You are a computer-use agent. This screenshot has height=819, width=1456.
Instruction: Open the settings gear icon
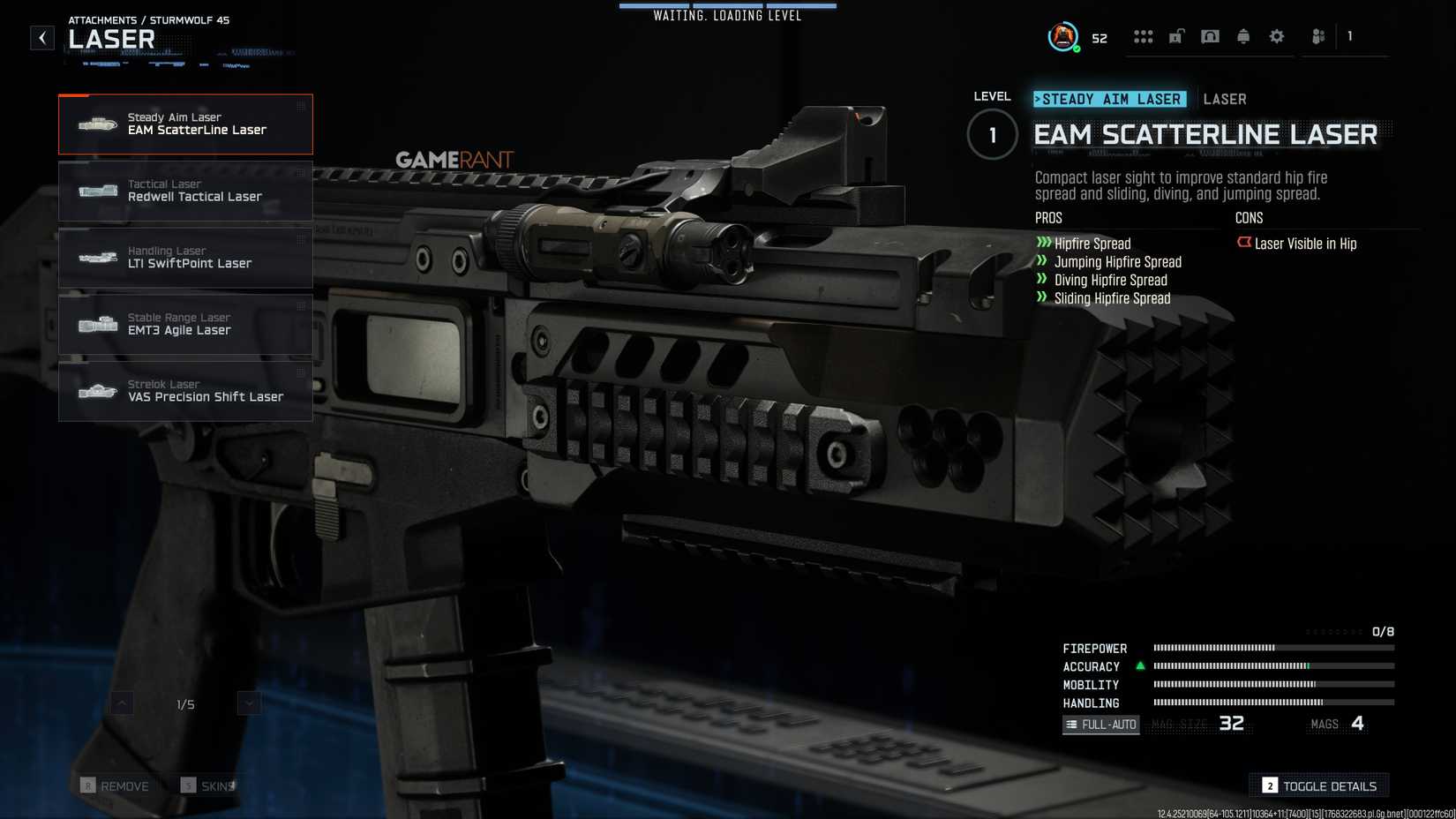tap(1276, 36)
